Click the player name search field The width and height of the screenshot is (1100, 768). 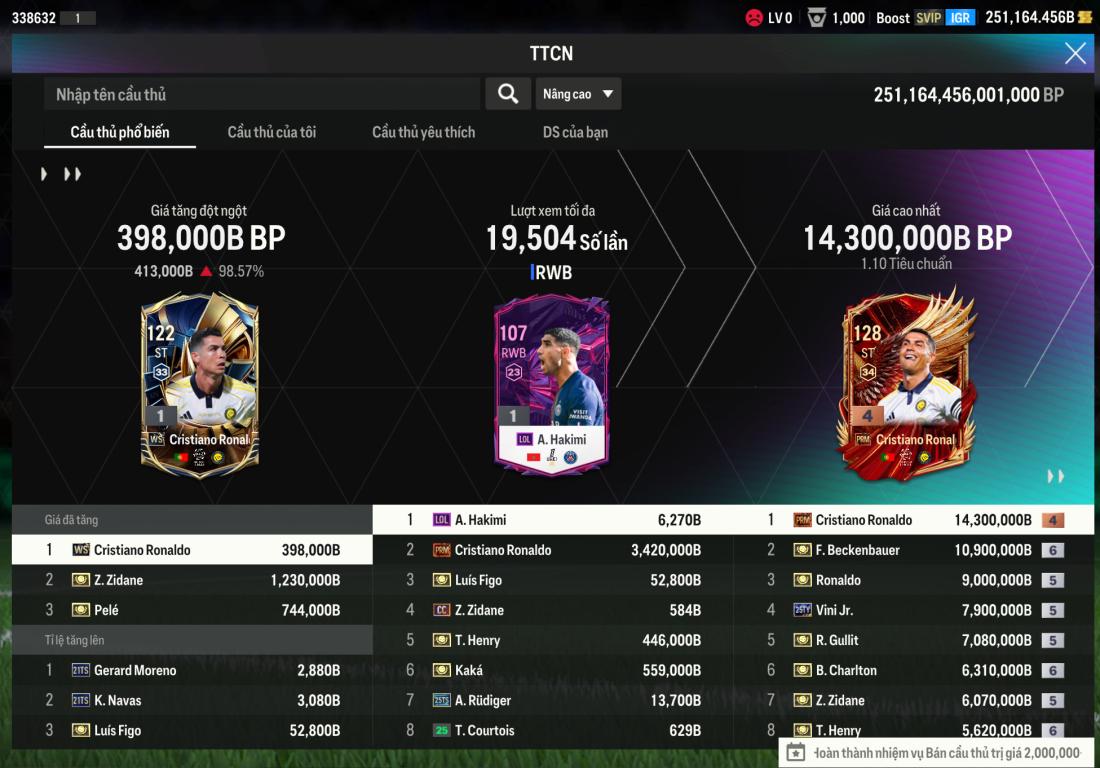coord(262,94)
